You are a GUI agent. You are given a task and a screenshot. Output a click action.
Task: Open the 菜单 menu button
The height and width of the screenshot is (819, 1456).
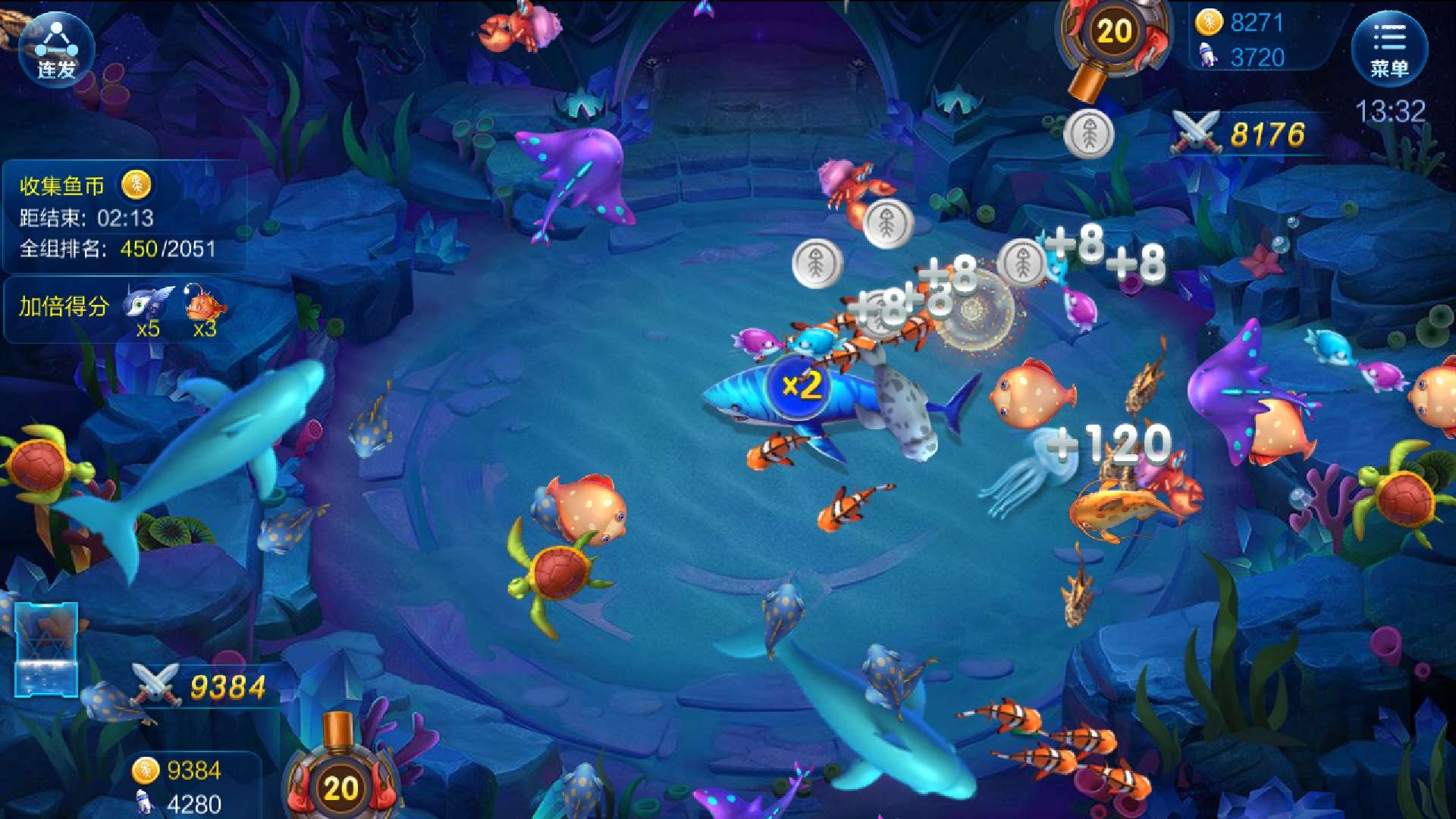tap(1389, 49)
